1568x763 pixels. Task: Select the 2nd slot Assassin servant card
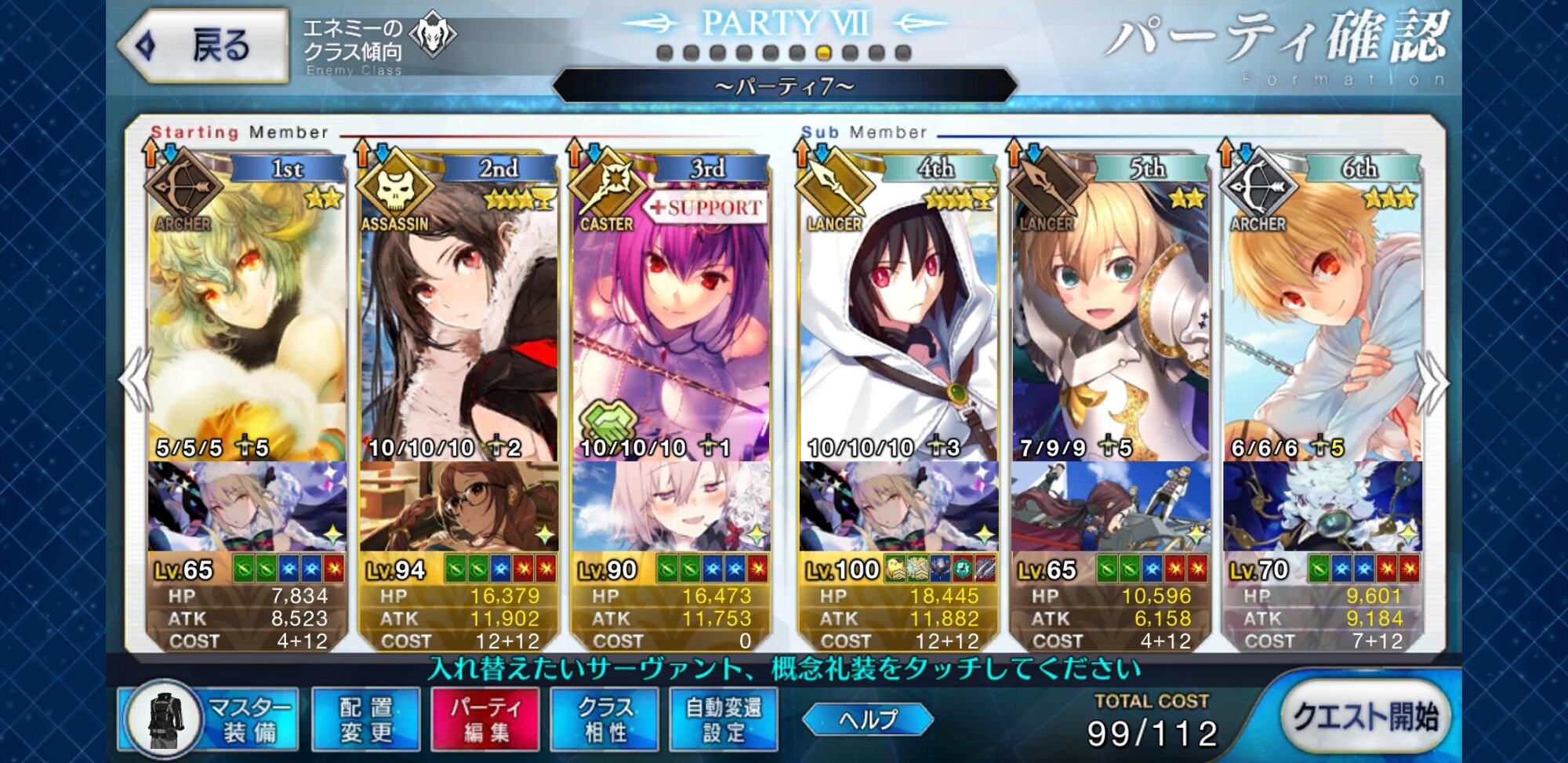[x=459, y=314]
